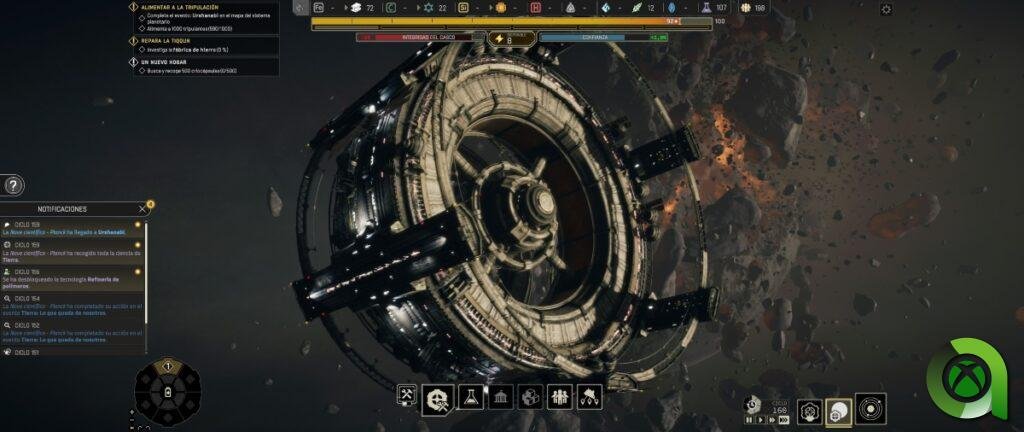The width and height of the screenshot is (1024, 432).
Task: Set the fastest triple-arrow game speed
Action: point(782,420)
